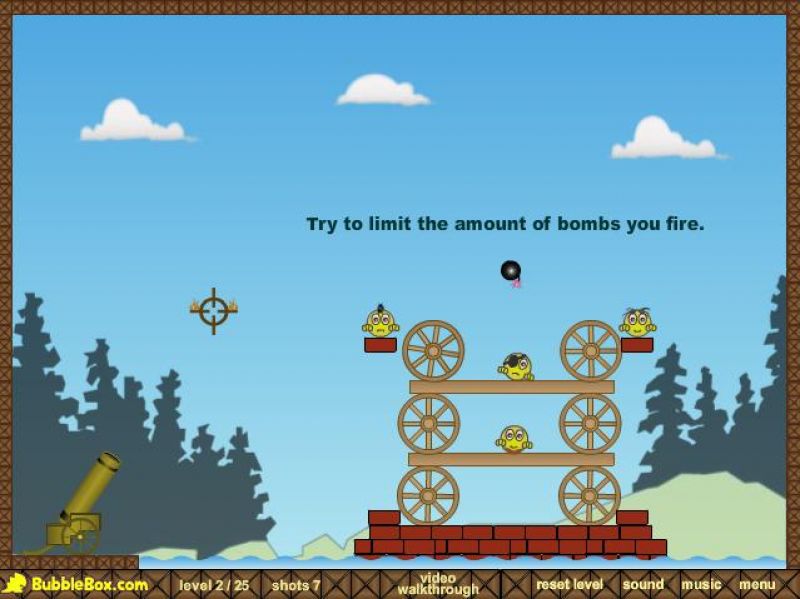Reset the level

coord(569,584)
